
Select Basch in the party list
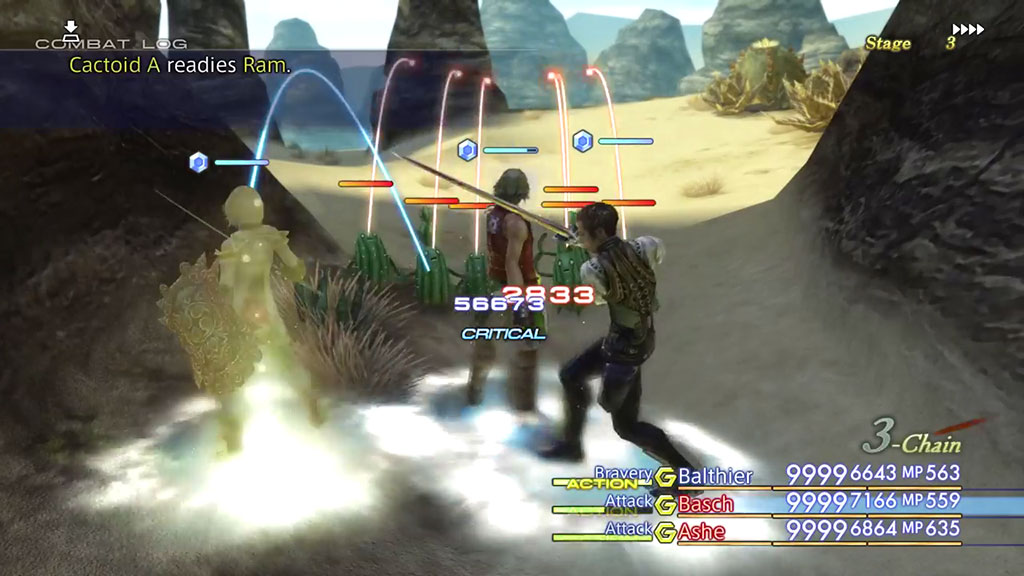(x=706, y=503)
